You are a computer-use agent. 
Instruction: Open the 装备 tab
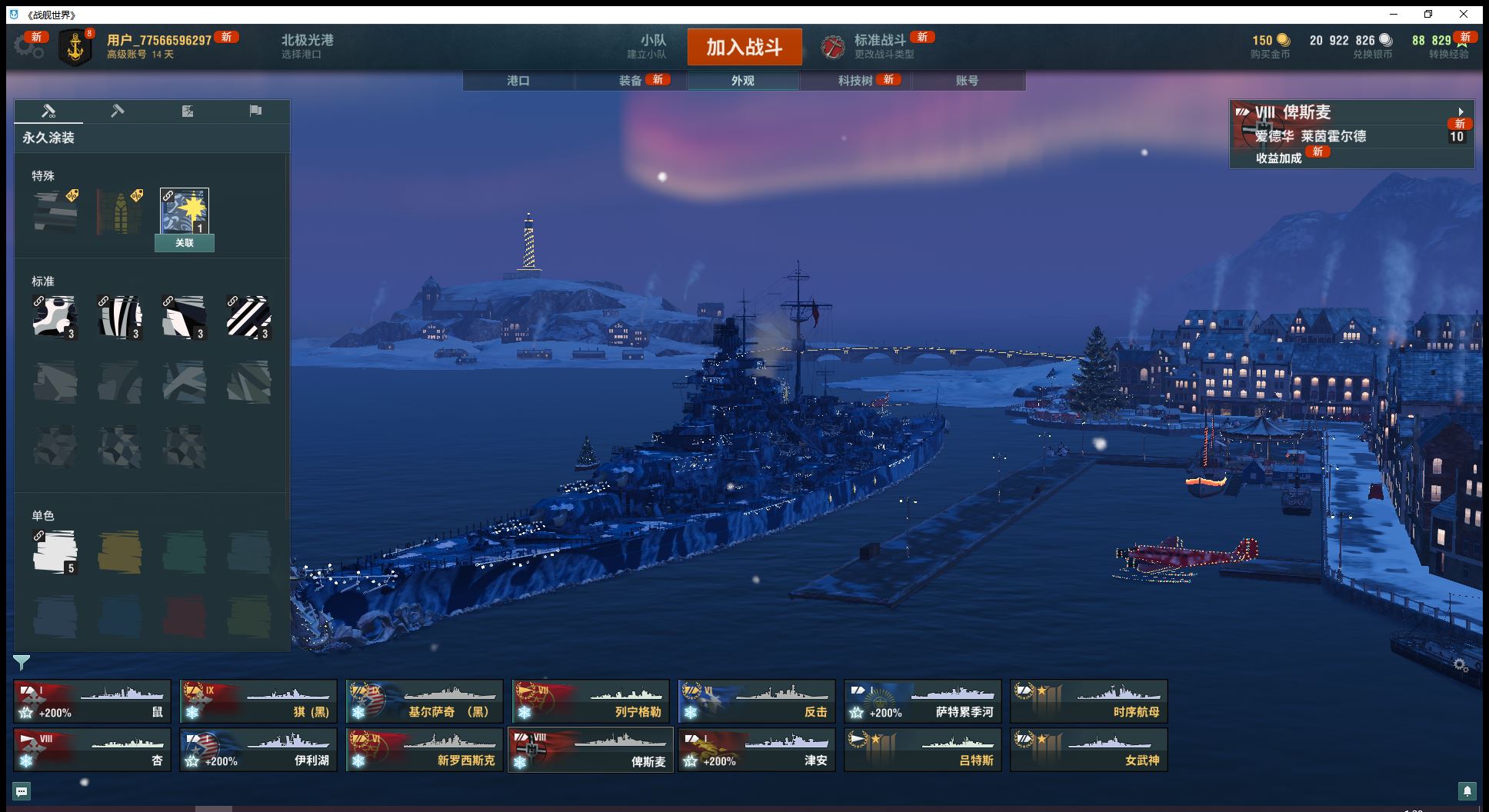click(631, 81)
